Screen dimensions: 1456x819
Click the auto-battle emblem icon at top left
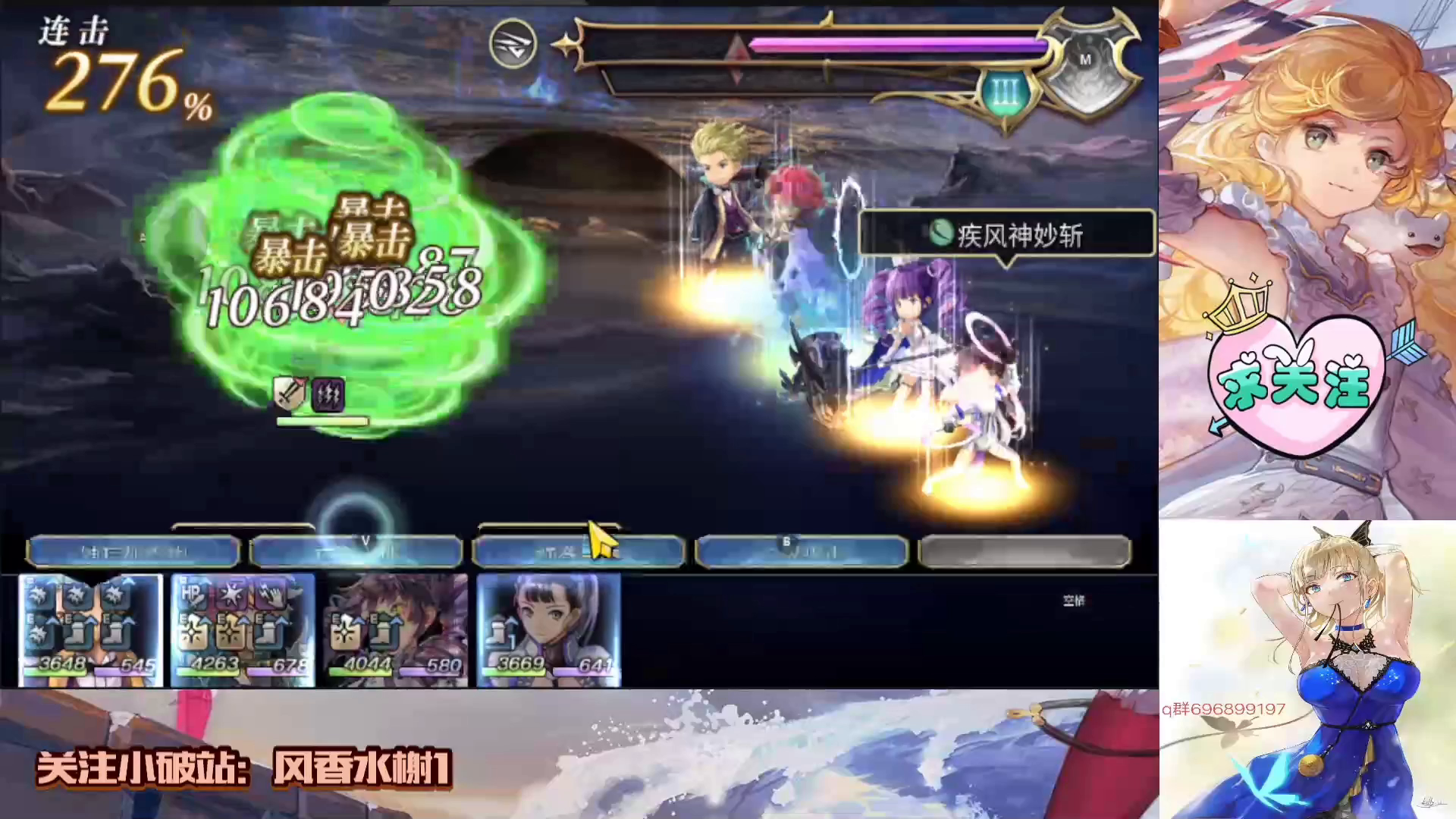click(513, 45)
